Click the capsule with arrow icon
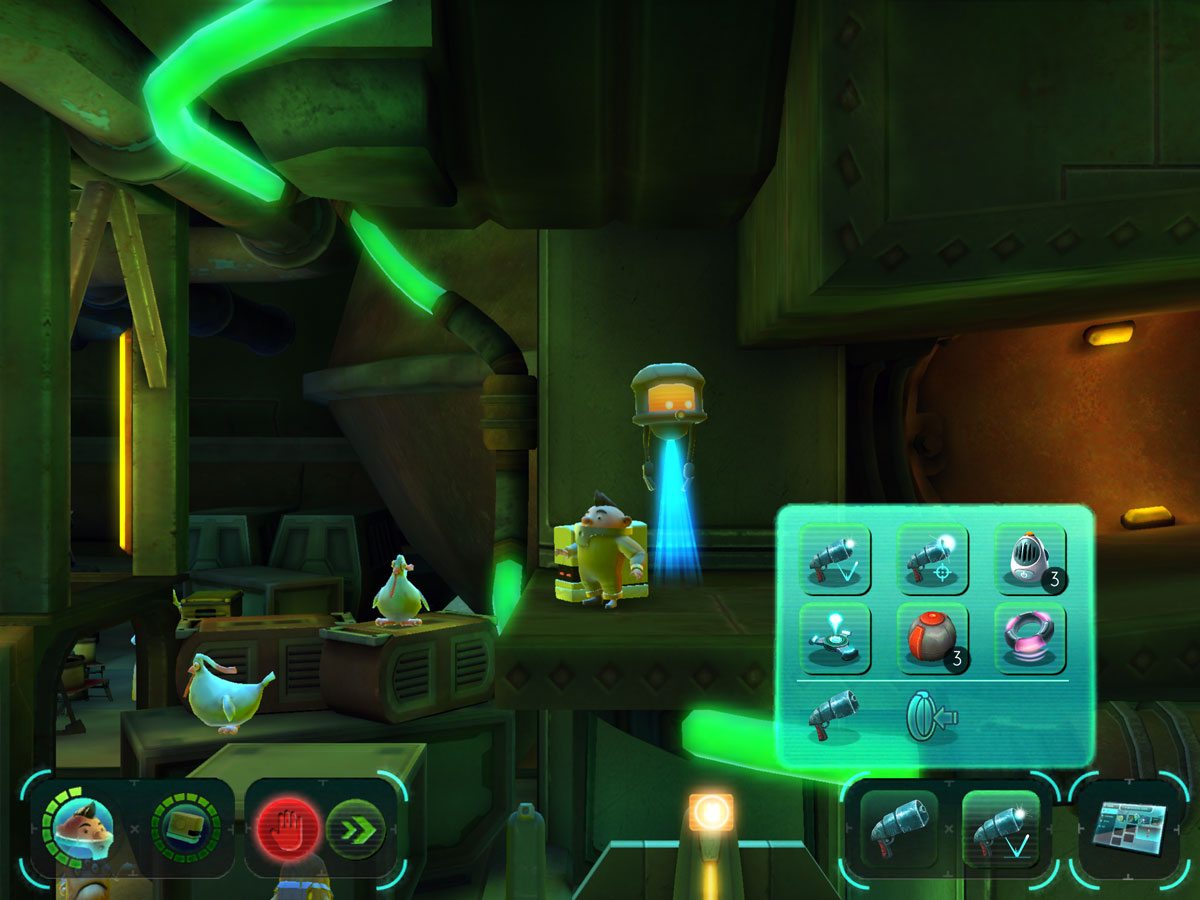Viewport: 1200px width, 900px height. pos(930,717)
